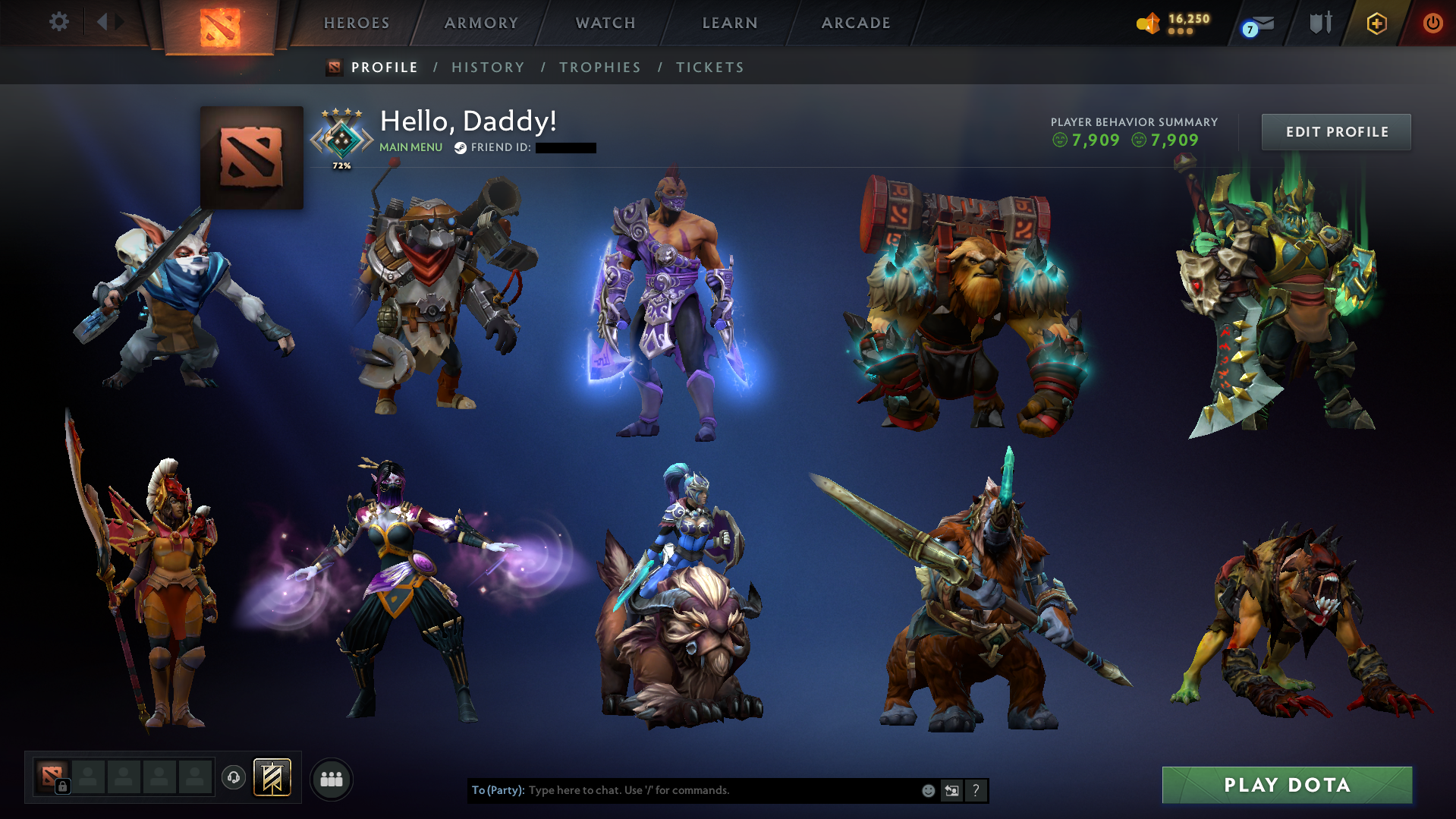
Task: Switch to the TROPHIES tab
Action: click(x=599, y=67)
